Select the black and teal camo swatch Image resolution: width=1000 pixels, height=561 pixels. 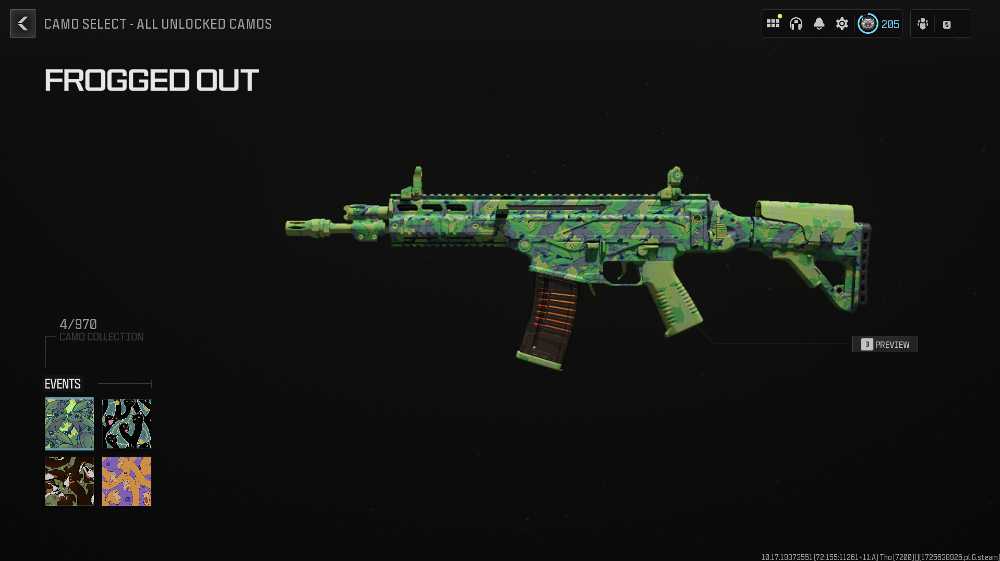(x=127, y=423)
